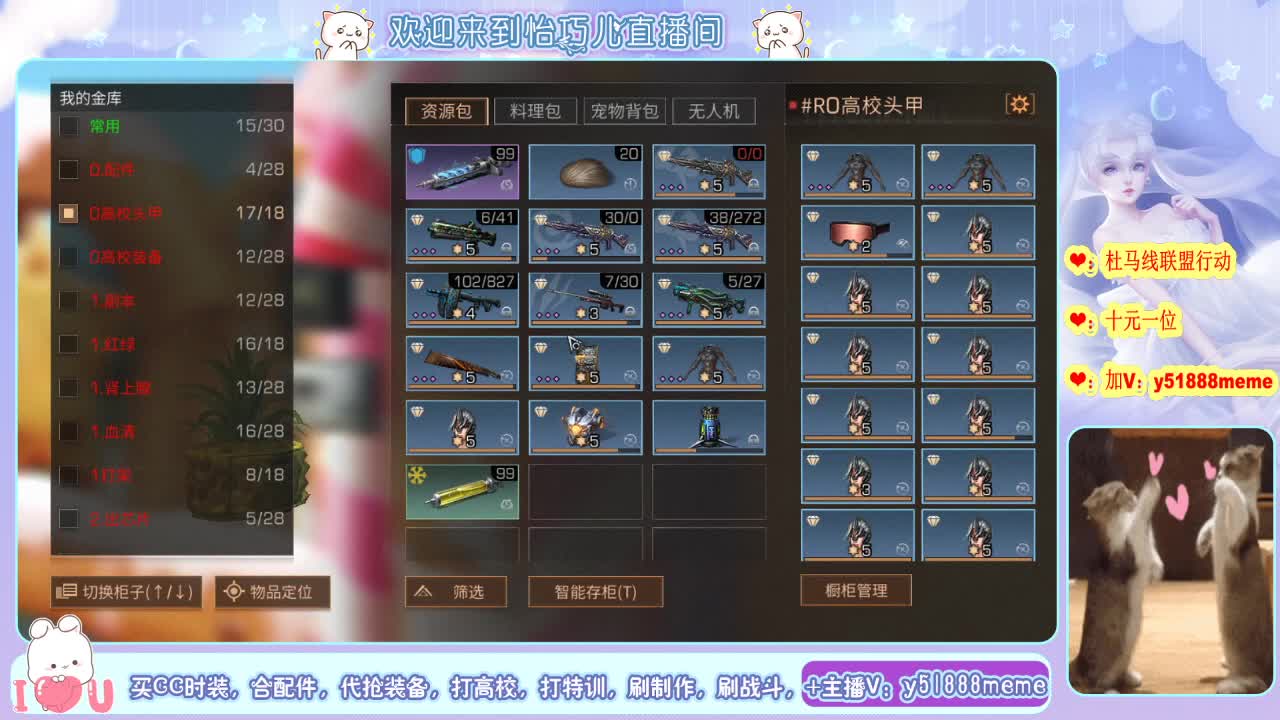Enable the checkbox next to 1.血清
This screenshot has width=1280, height=720.
(x=68, y=431)
